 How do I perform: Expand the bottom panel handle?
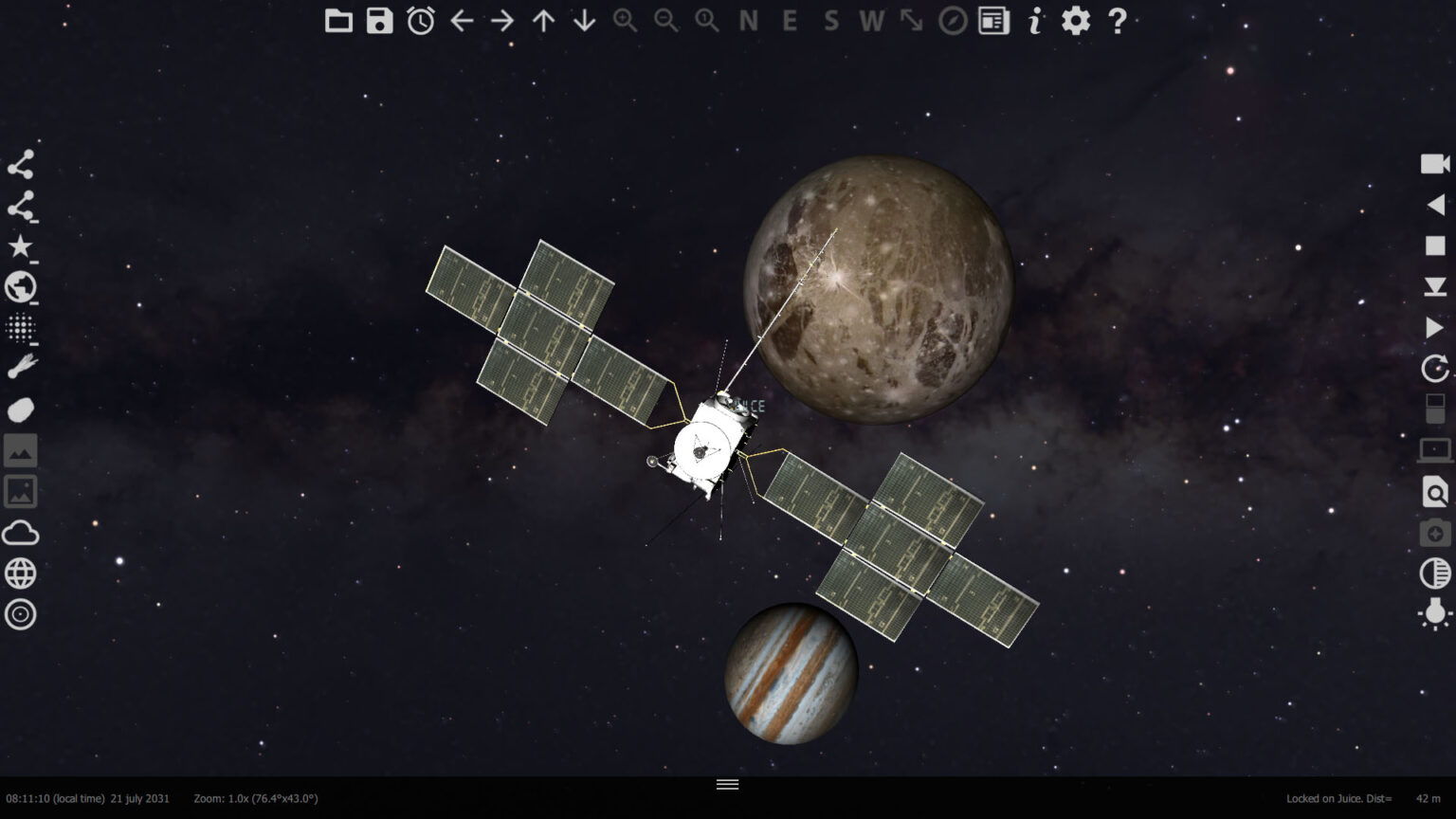point(727,784)
